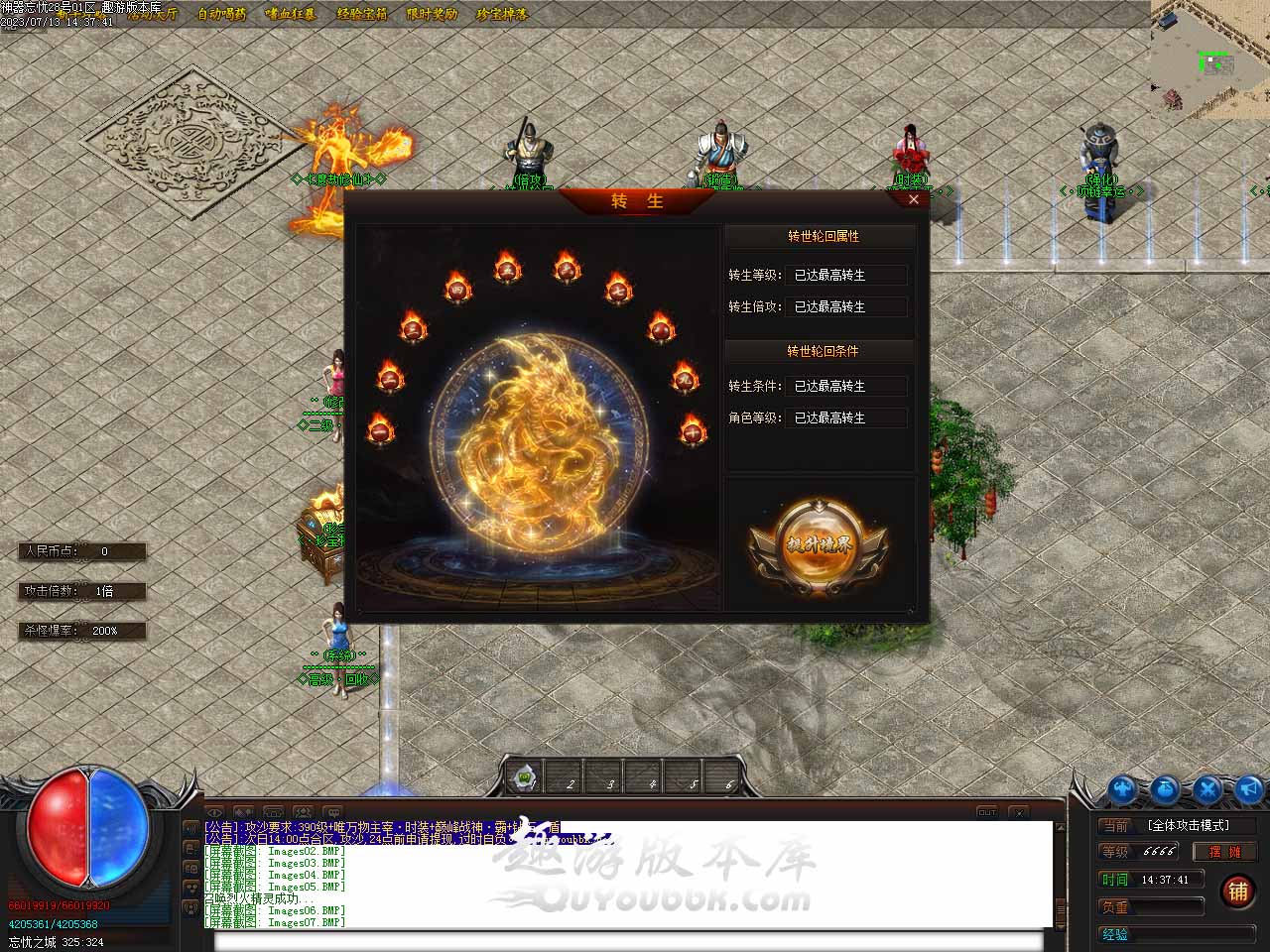Open the crossed swords skills icon

coord(1207,789)
